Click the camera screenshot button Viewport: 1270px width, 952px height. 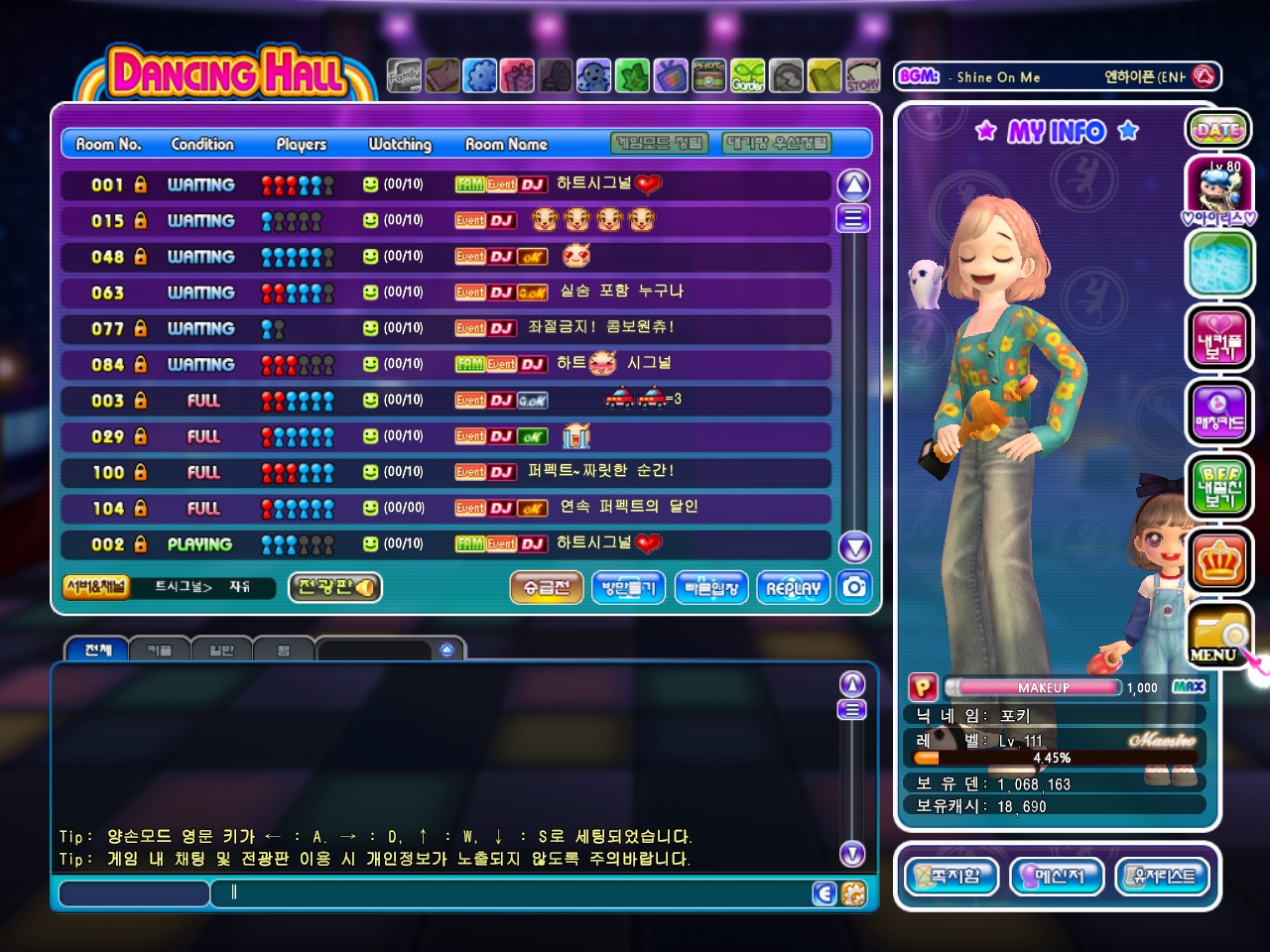pos(854,587)
